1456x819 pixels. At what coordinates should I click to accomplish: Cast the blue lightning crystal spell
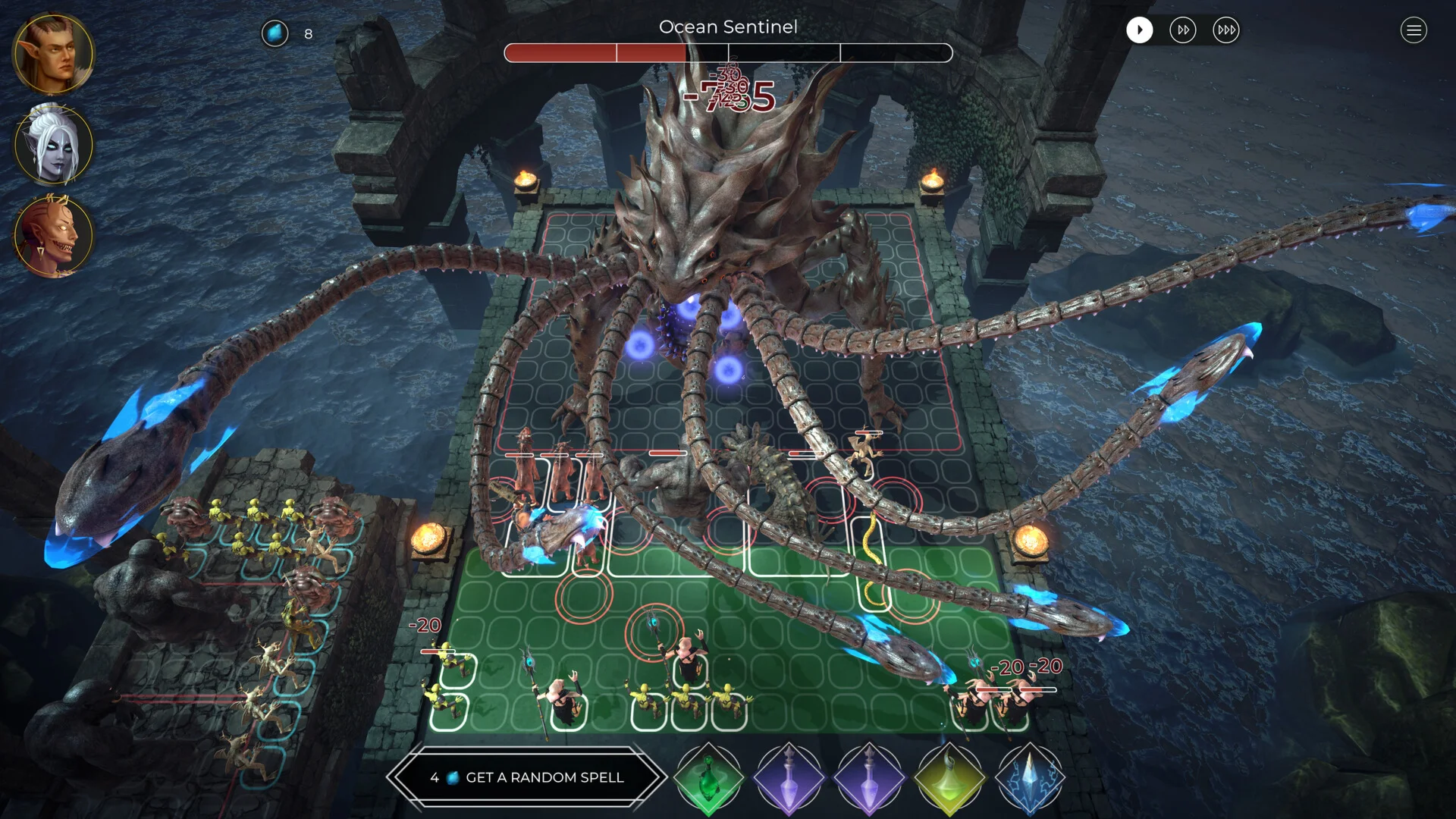(1029, 778)
